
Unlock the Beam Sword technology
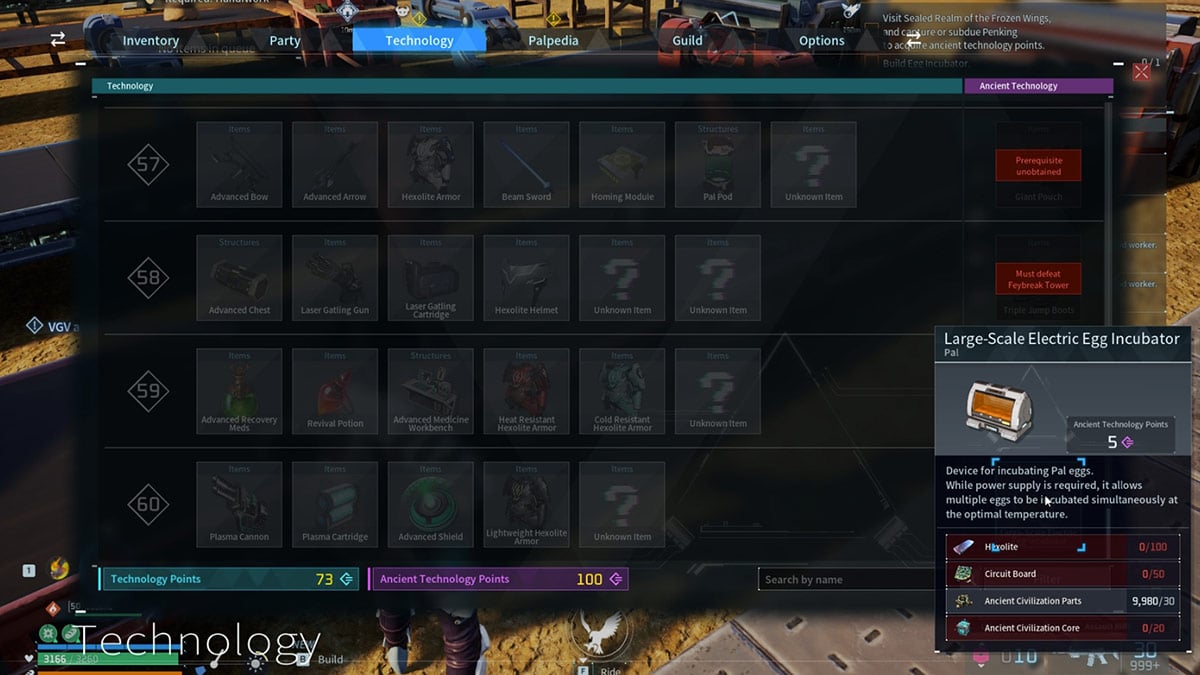[x=526, y=164]
